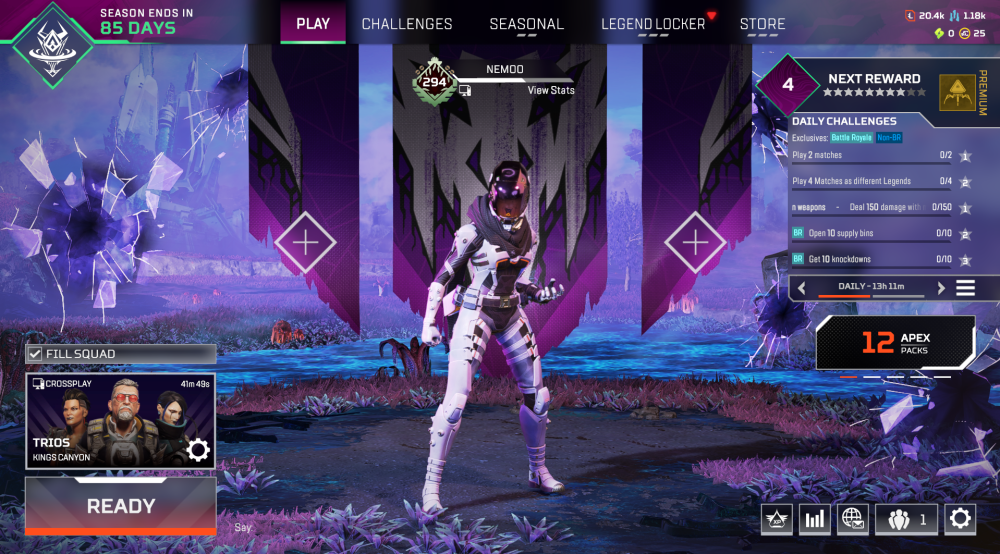The height and width of the screenshot is (554, 1000).
Task: Click the gear icon on the Trios card
Action: 198,451
